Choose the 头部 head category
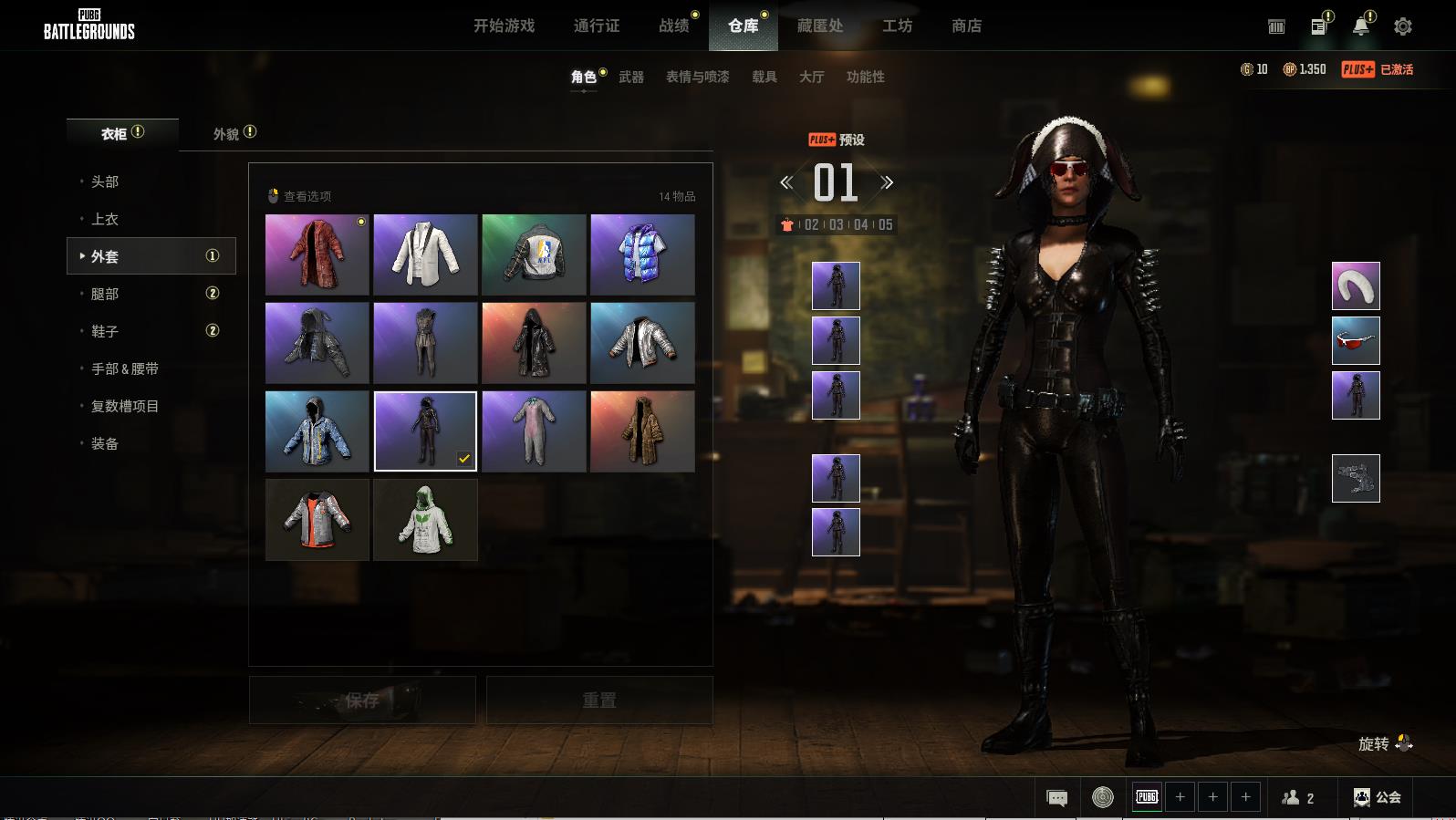Image resolution: width=1456 pixels, height=820 pixels. [105, 182]
